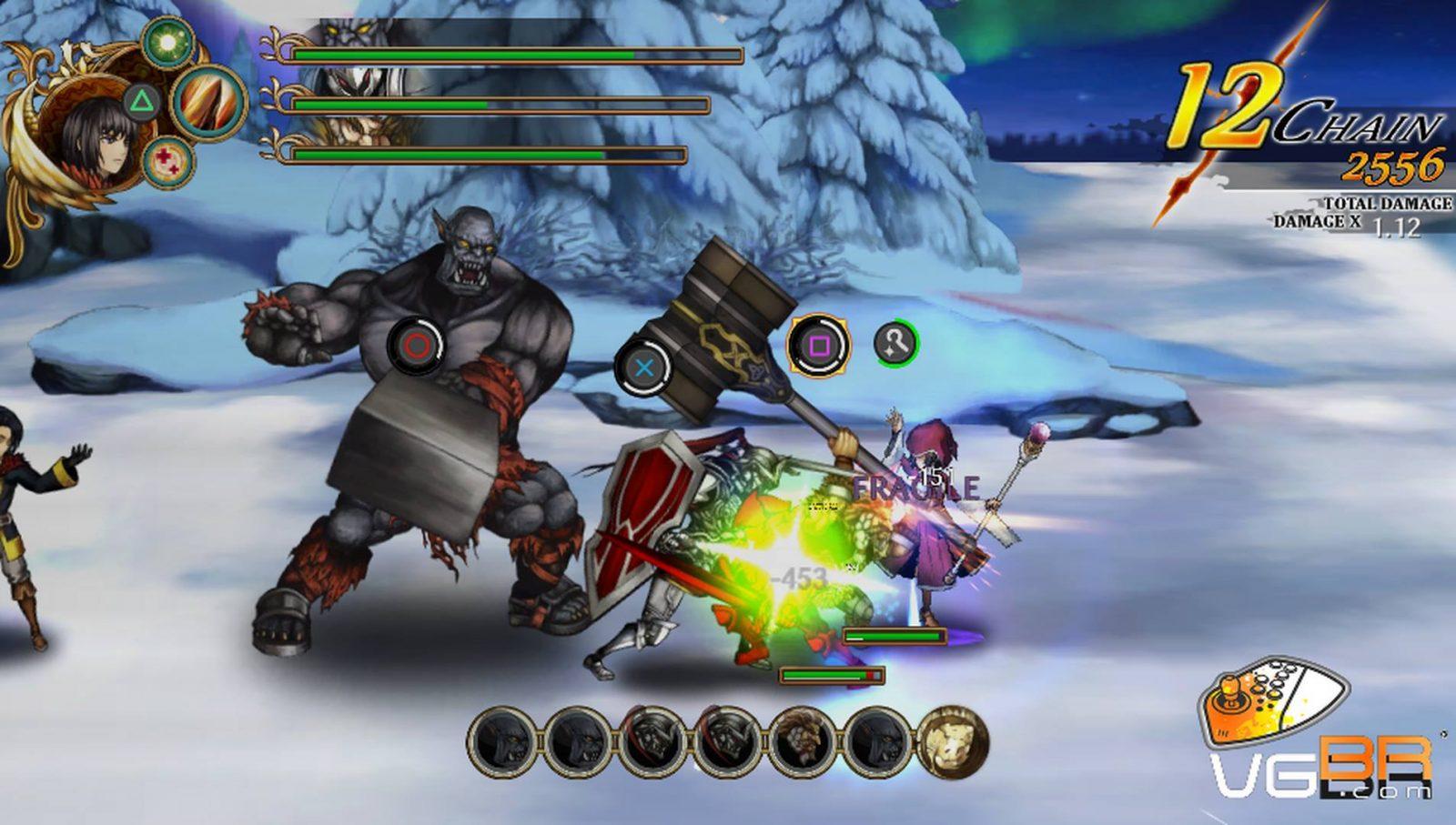Select the golden lion emblem in turn bar
Image resolution: width=1456 pixels, height=825 pixels.
pyautogui.click(x=951, y=743)
